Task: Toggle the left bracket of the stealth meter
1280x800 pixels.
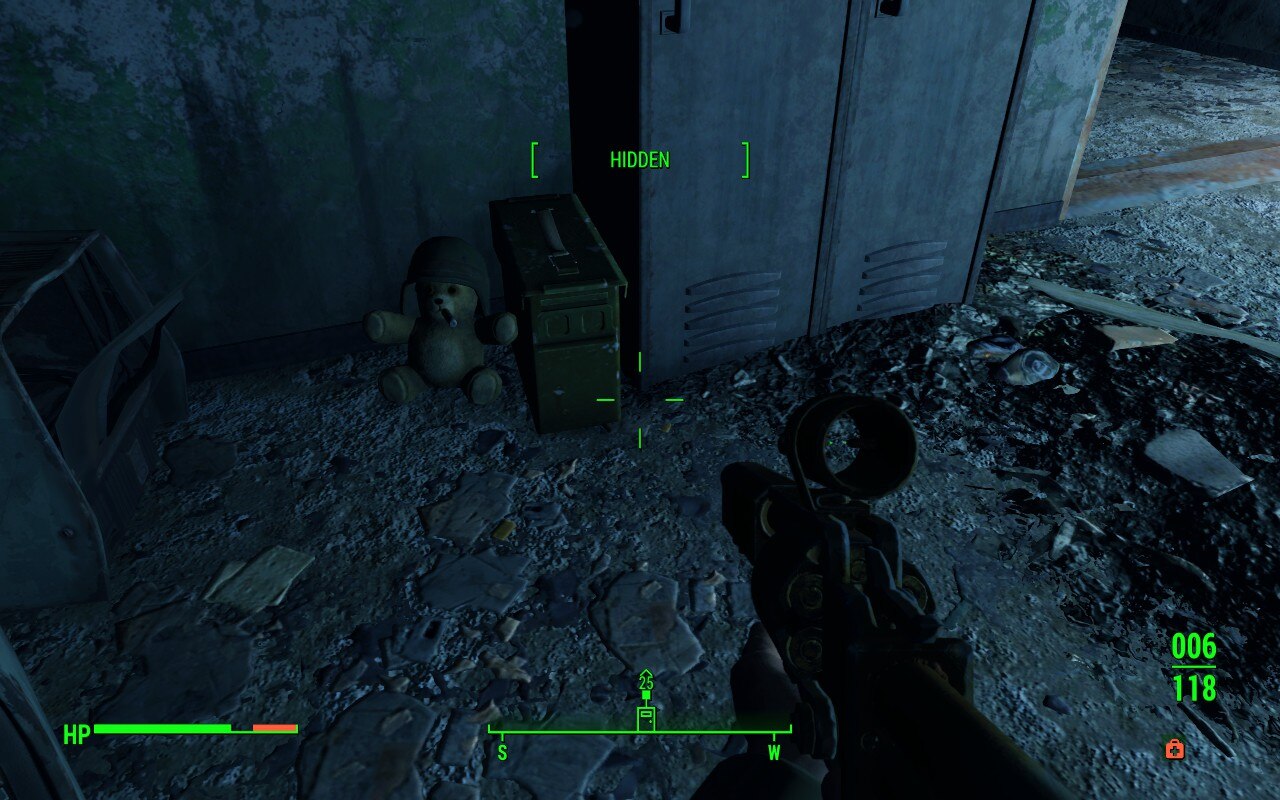Action: (x=533, y=159)
